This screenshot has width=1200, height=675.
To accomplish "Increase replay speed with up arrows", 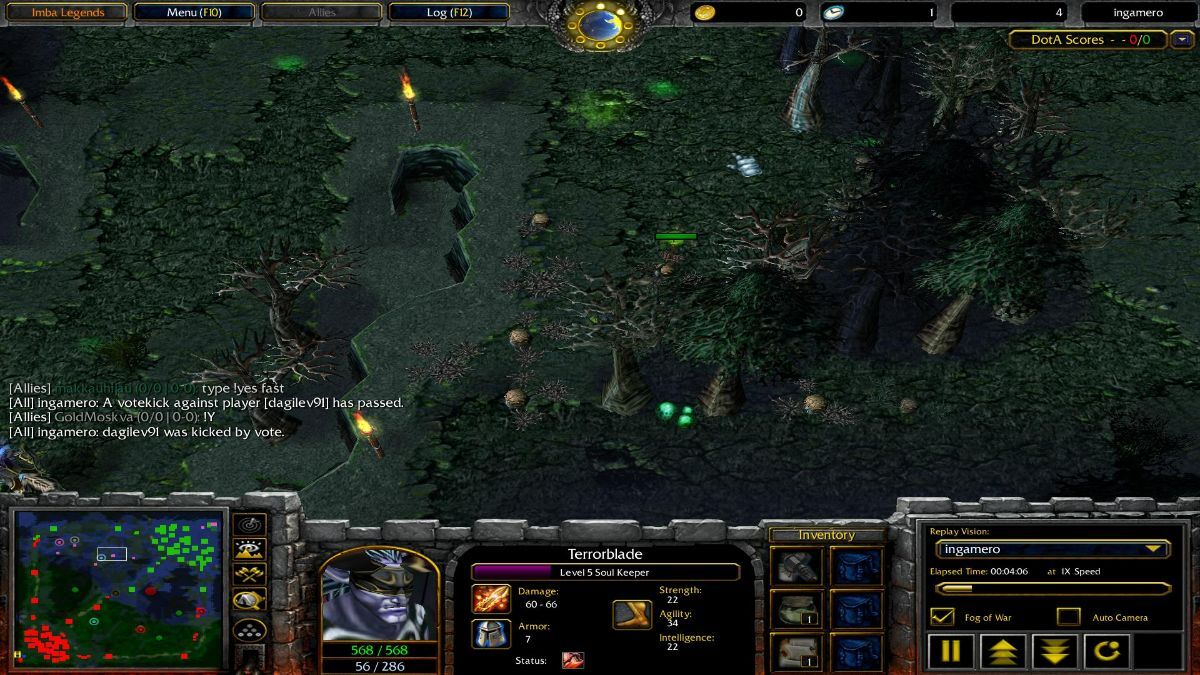I will (x=1002, y=651).
